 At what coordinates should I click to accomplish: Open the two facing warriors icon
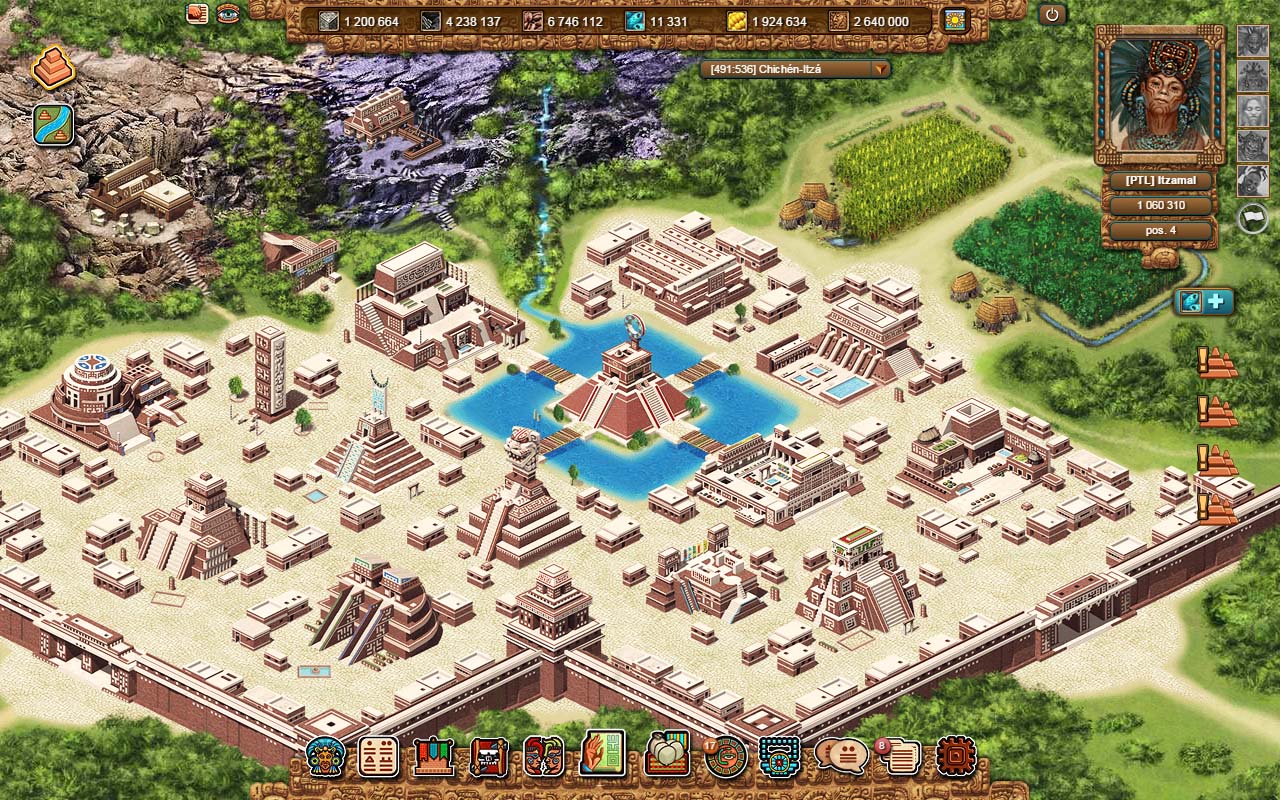[x=544, y=757]
